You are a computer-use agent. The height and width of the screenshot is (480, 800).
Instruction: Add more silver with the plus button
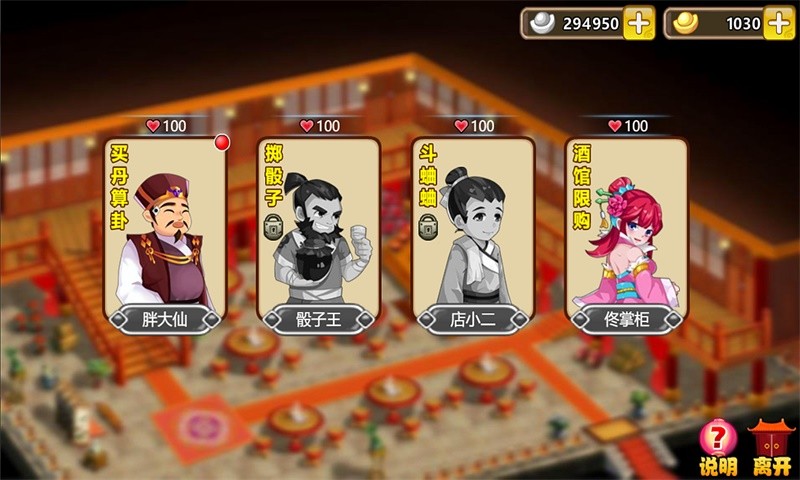(x=639, y=23)
